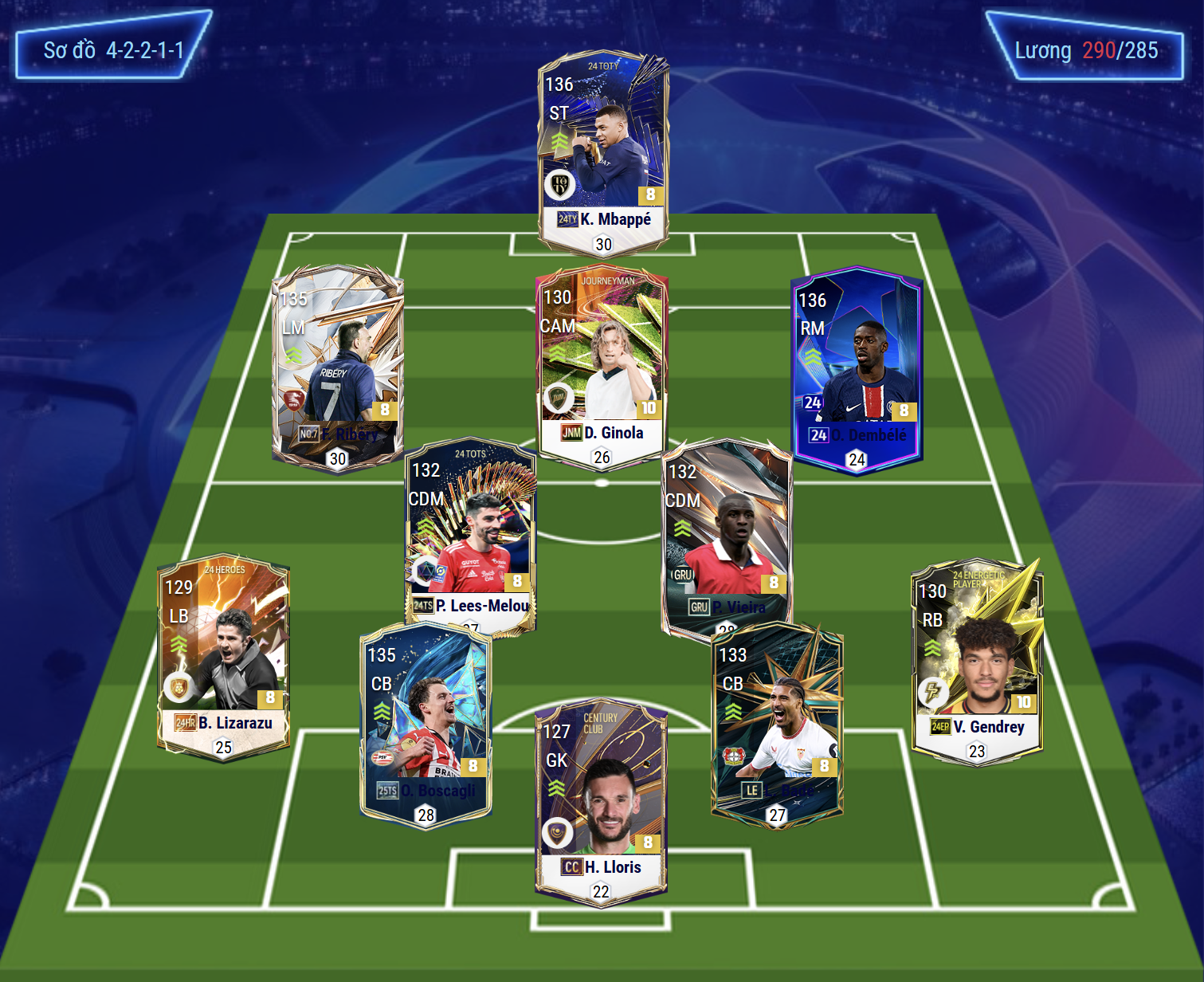This screenshot has height=982, width=1204.
Task: Choose the F. Ribéry LM card
Action: pos(338,367)
